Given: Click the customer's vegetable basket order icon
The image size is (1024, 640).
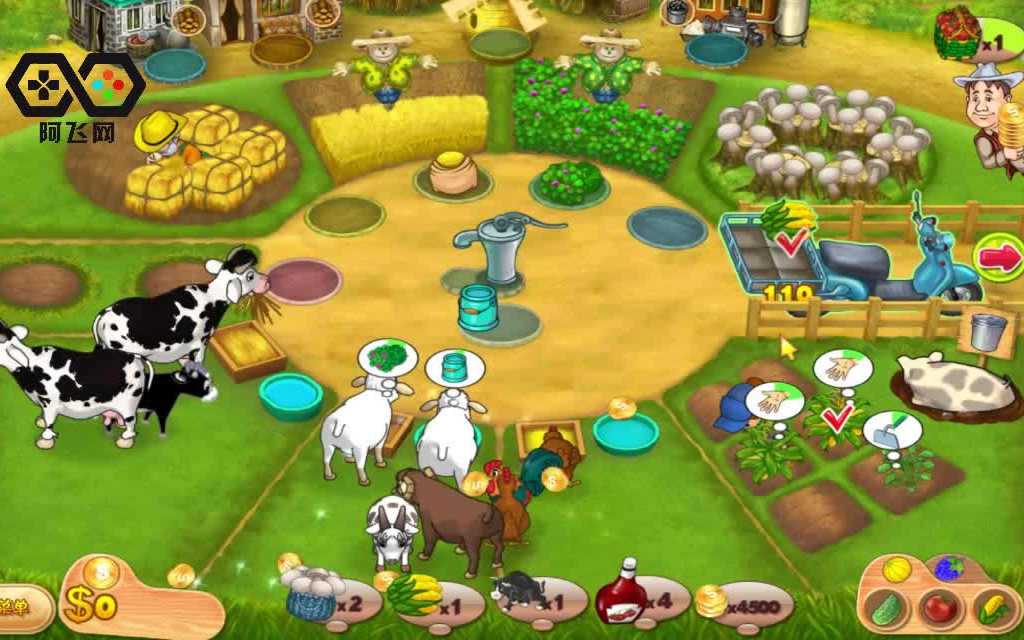Looking at the screenshot, I should click(958, 34).
